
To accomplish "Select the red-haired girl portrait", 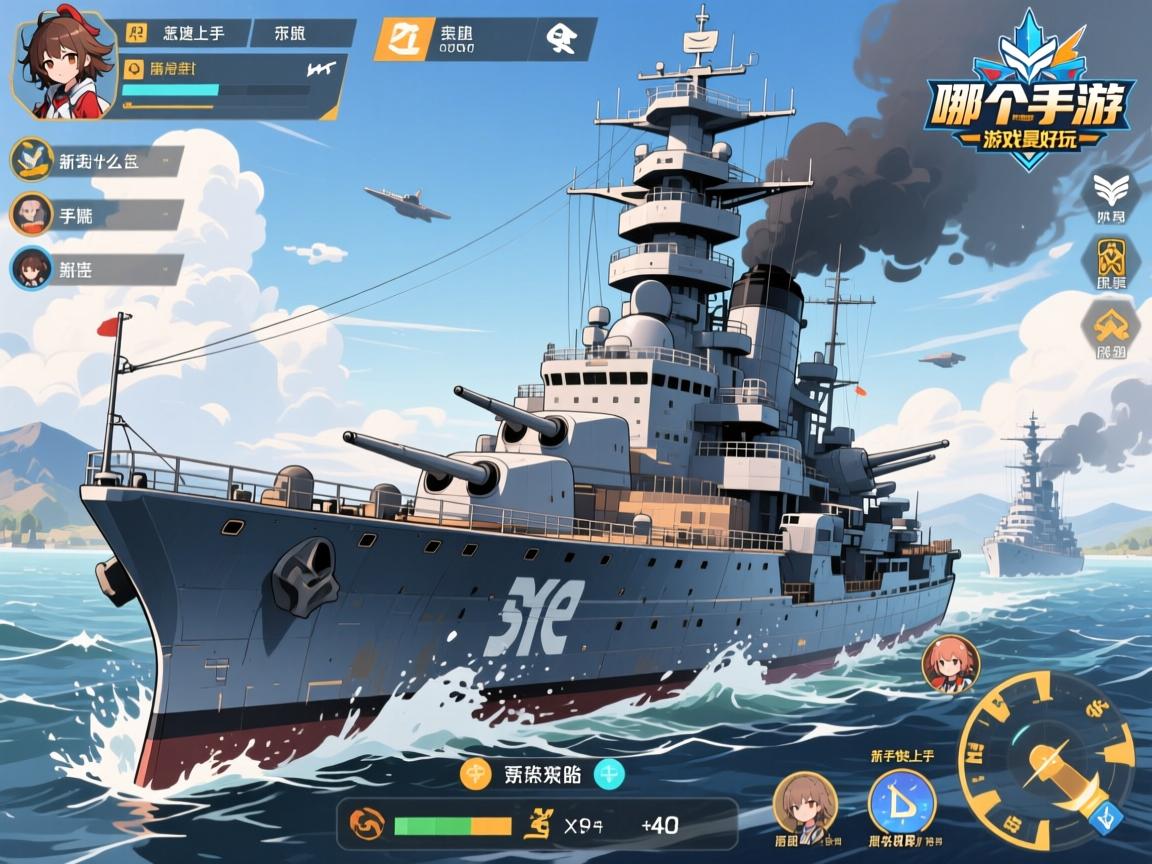I will (x=949, y=664).
